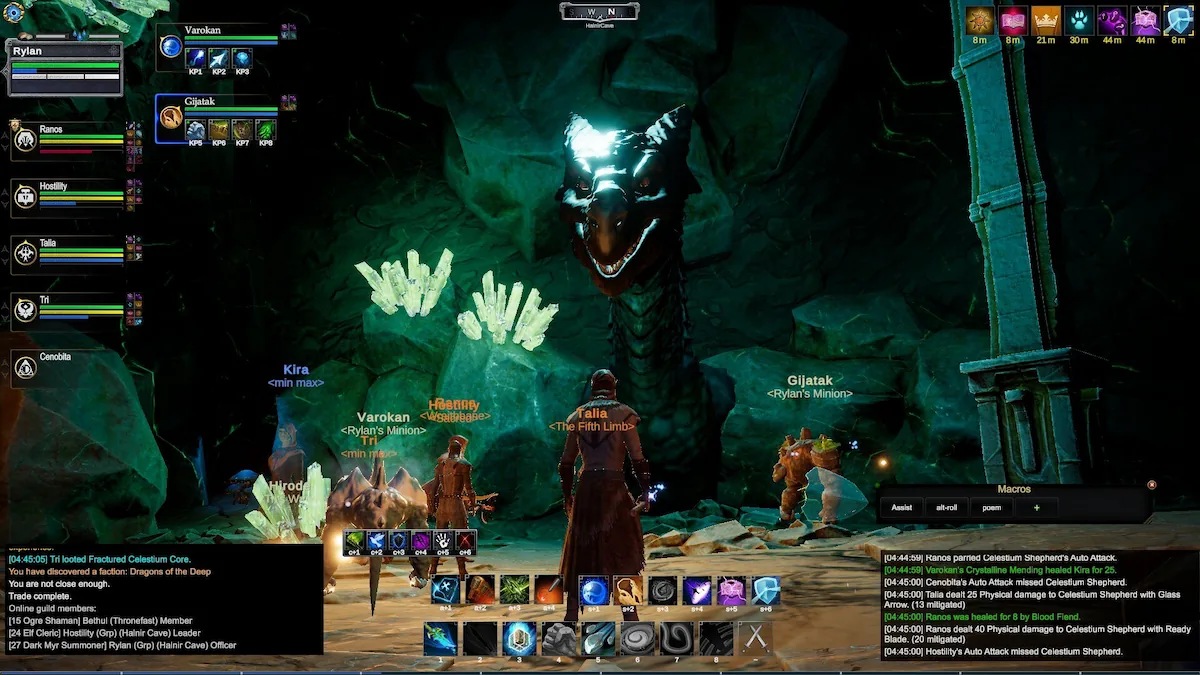Activate Gijatak's KP5 pet ability
This screenshot has width=1200, height=675.
pyautogui.click(x=196, y=129)
